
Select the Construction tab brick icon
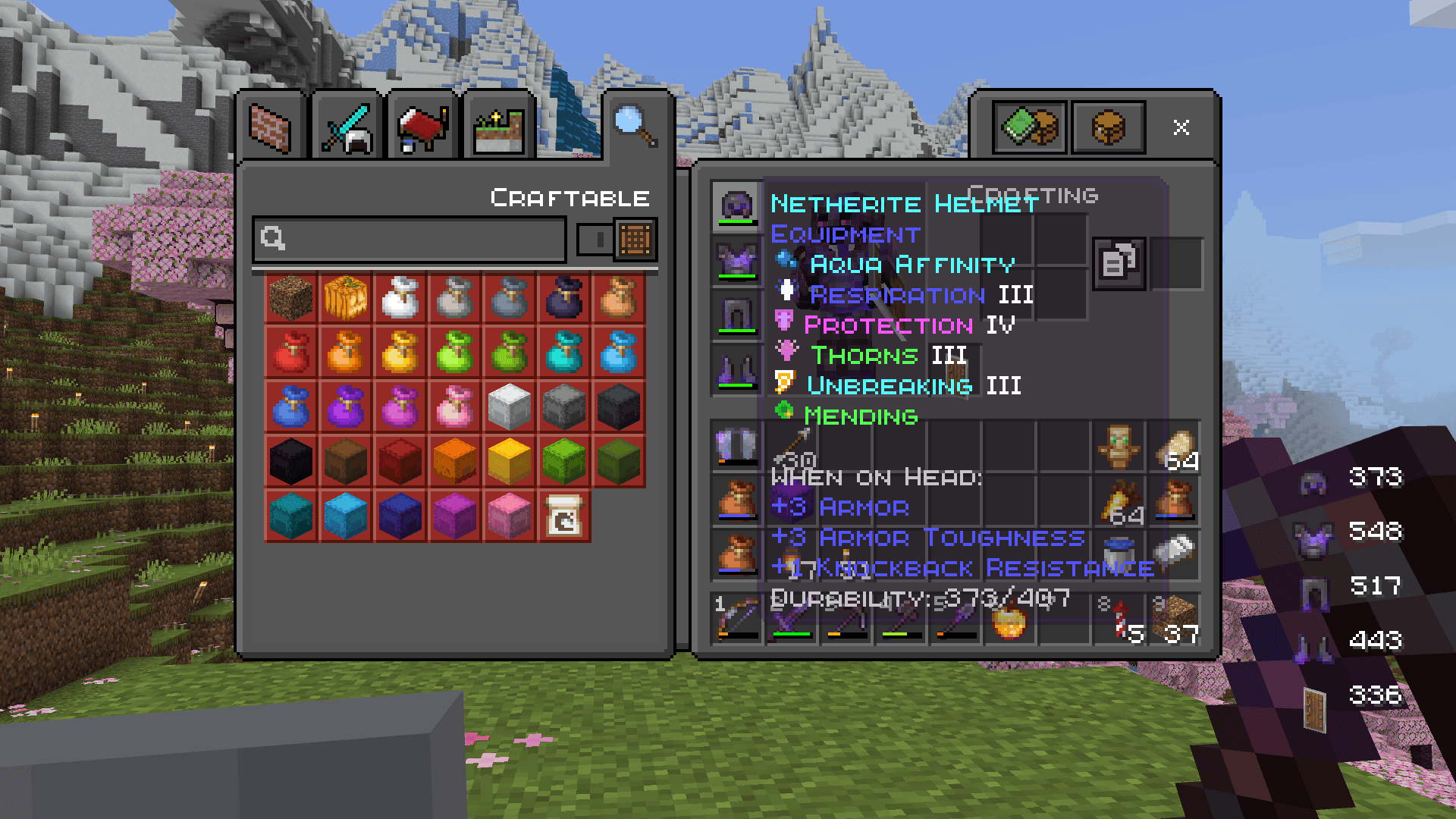270,125
